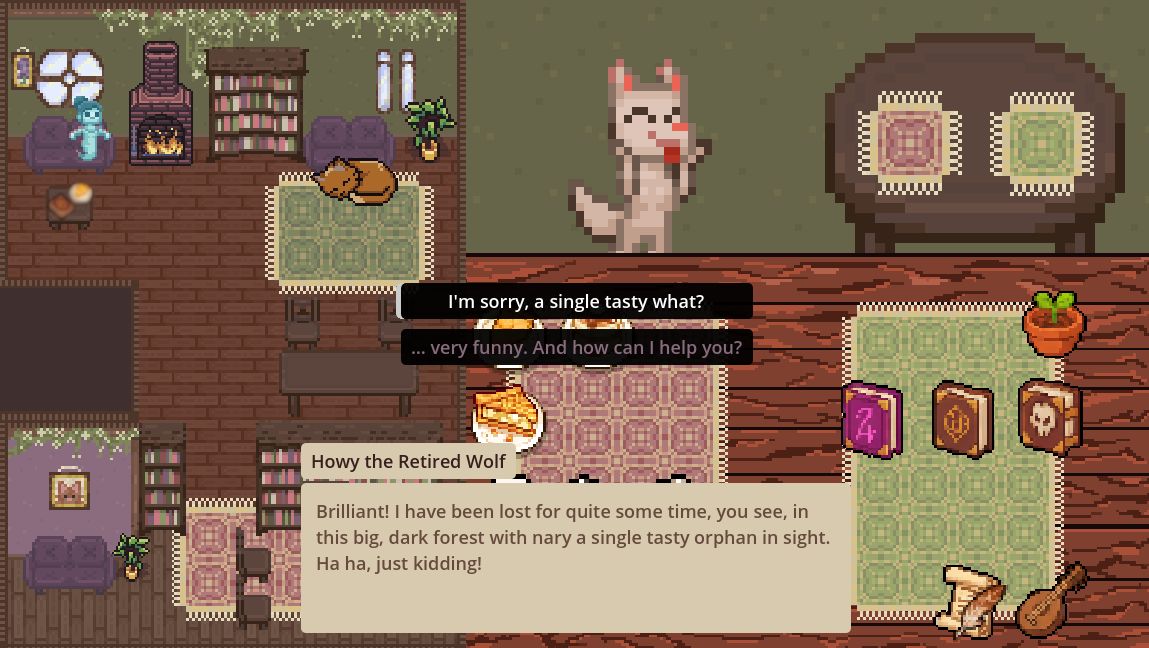Image resolution: width=1149 pixels, height=648 pixels.
Task: Select the lute icon
Action: (x=1051, y=599)
